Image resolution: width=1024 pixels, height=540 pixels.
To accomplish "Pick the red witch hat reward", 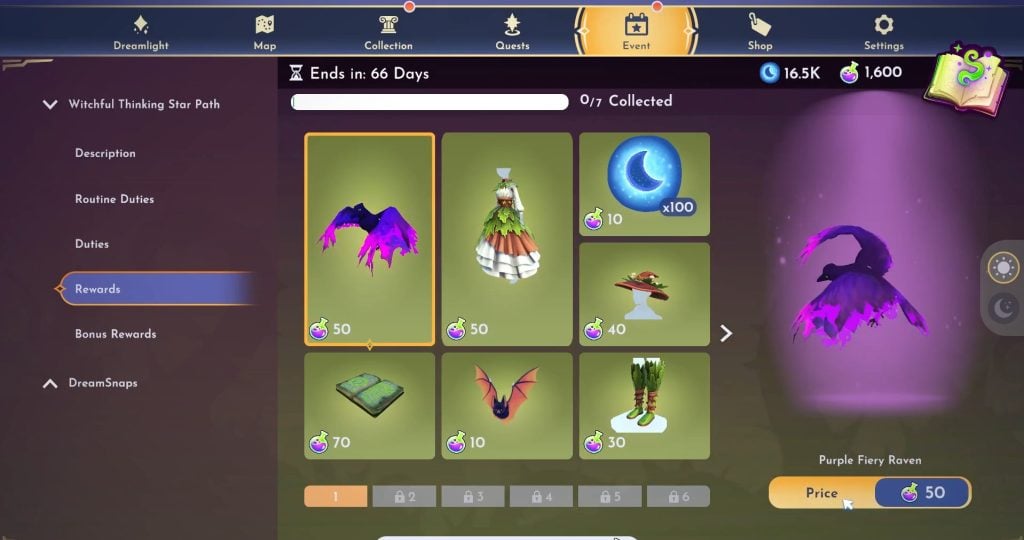I will point(644,293).
